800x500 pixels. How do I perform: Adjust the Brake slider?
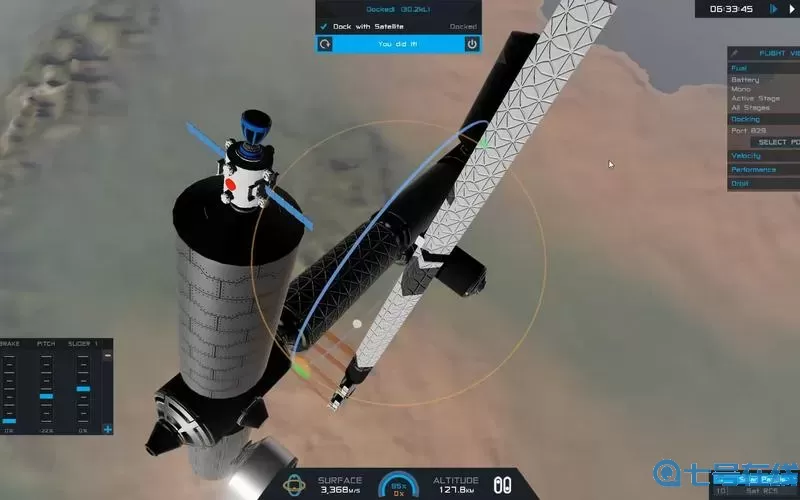pyautogui.click(x=9, y=421)
